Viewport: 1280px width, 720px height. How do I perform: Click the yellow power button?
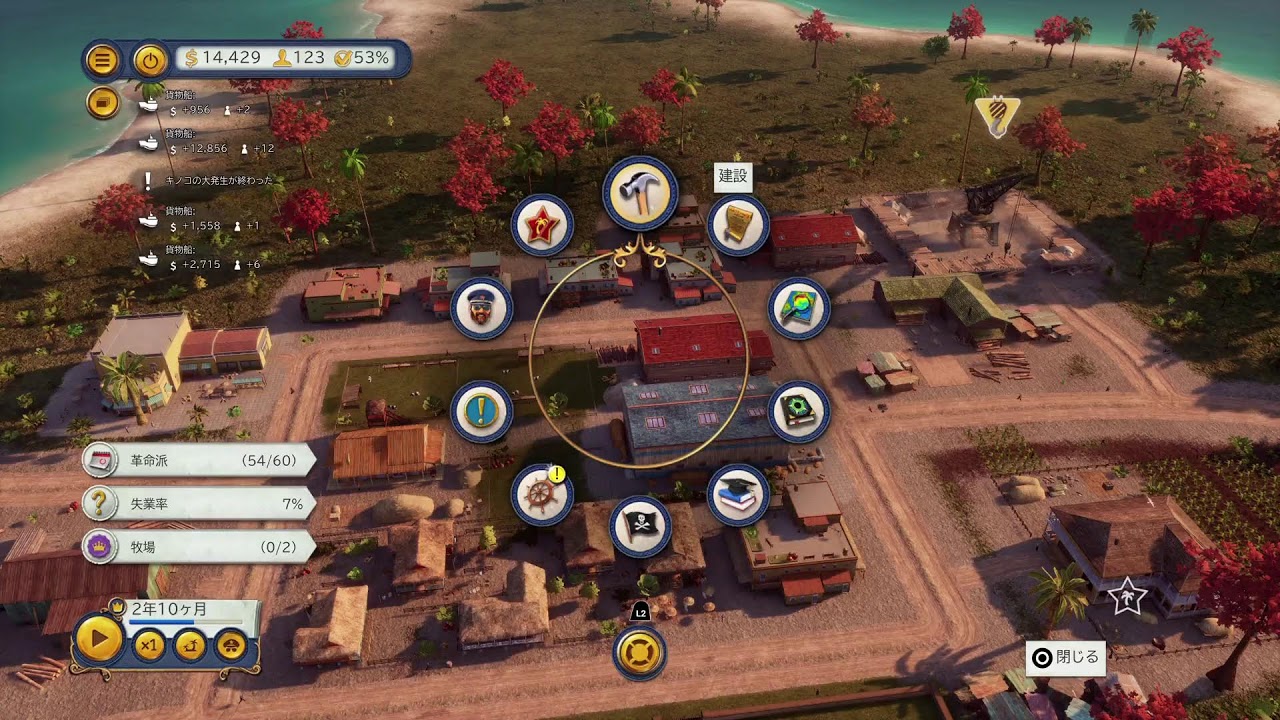pos(150,60)
